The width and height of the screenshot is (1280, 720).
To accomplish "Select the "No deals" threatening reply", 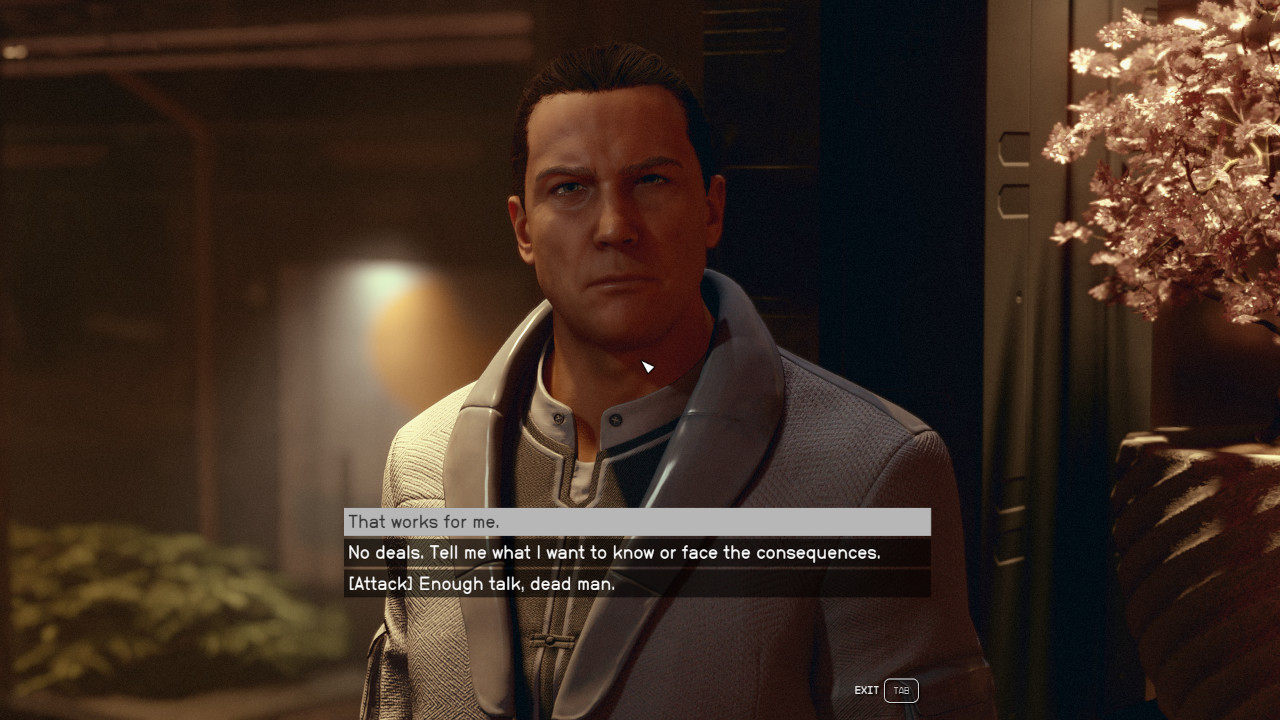I will [636, 553].
